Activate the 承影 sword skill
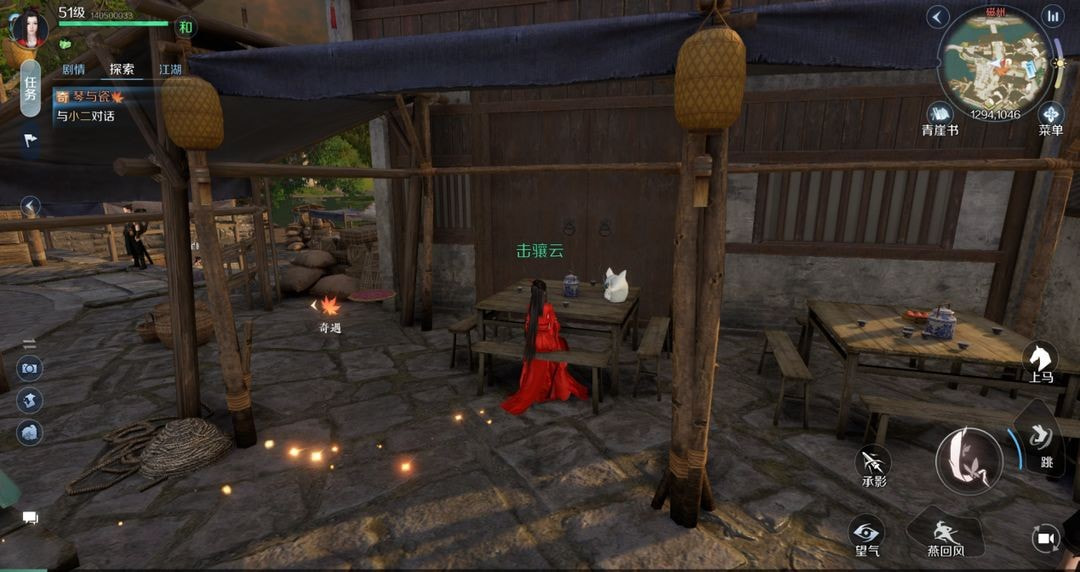1080x572 pixels. [x=873, y=463]
